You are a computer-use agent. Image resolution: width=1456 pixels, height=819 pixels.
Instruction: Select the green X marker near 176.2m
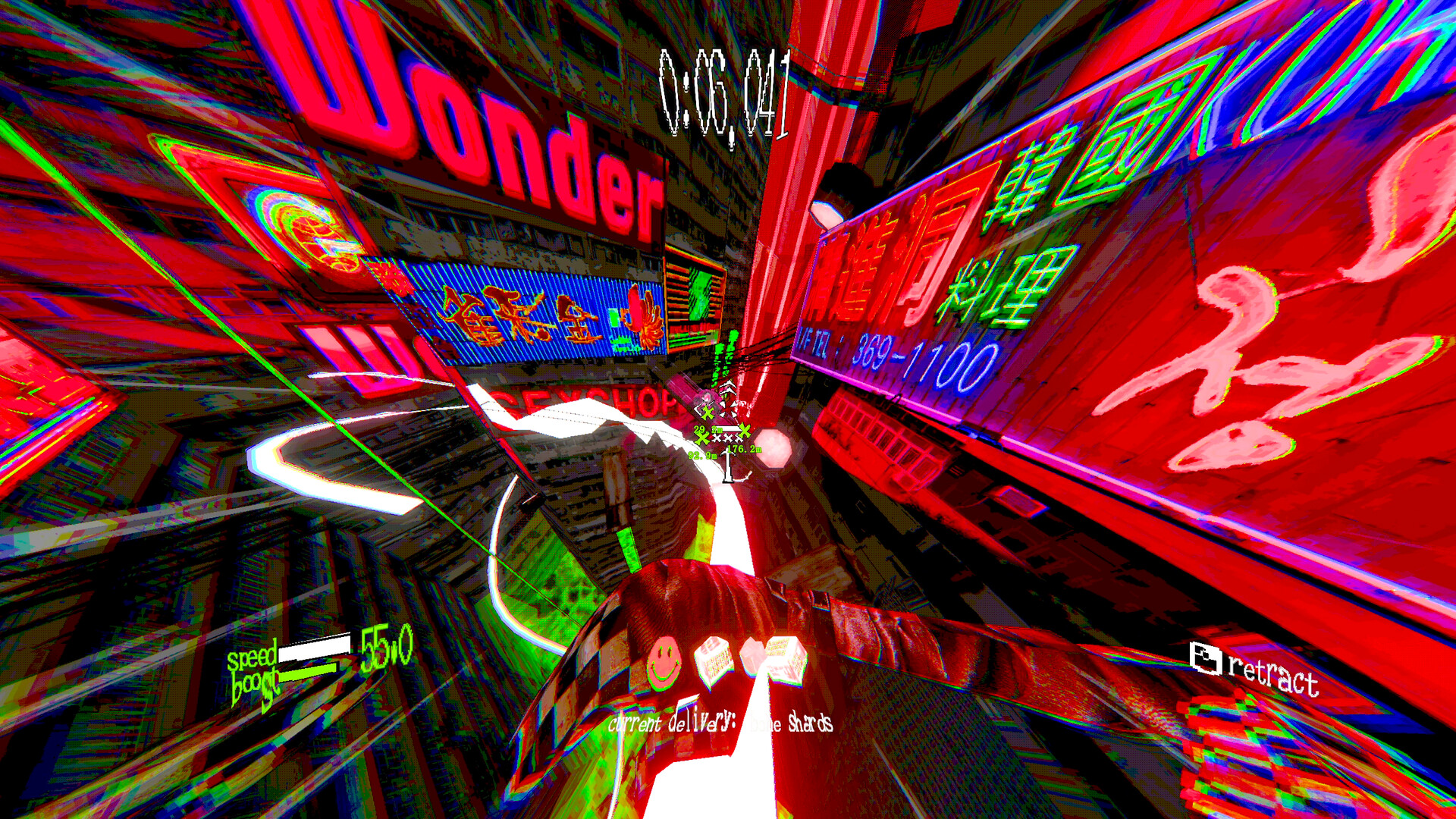click(745, 431)
